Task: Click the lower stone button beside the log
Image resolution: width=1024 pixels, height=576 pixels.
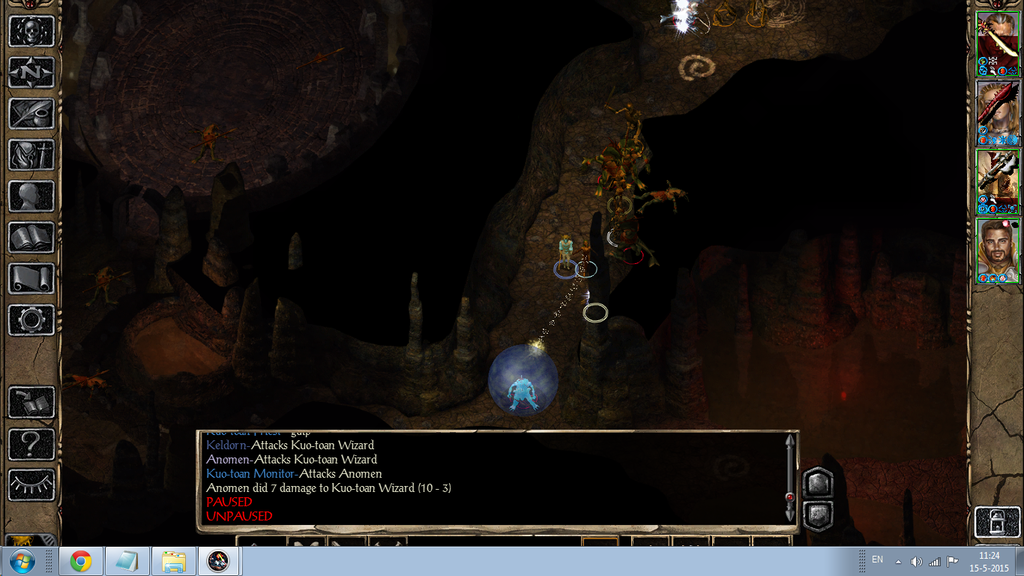Action: click(817, 515)
